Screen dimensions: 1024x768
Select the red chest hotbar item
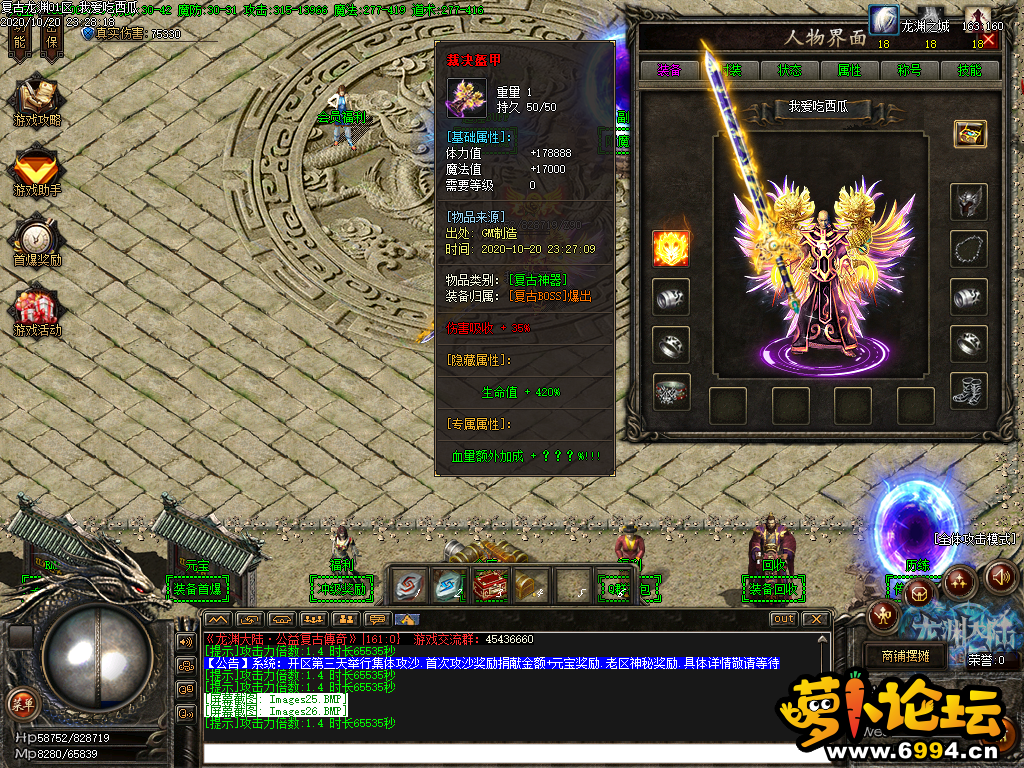click(488, 582)
